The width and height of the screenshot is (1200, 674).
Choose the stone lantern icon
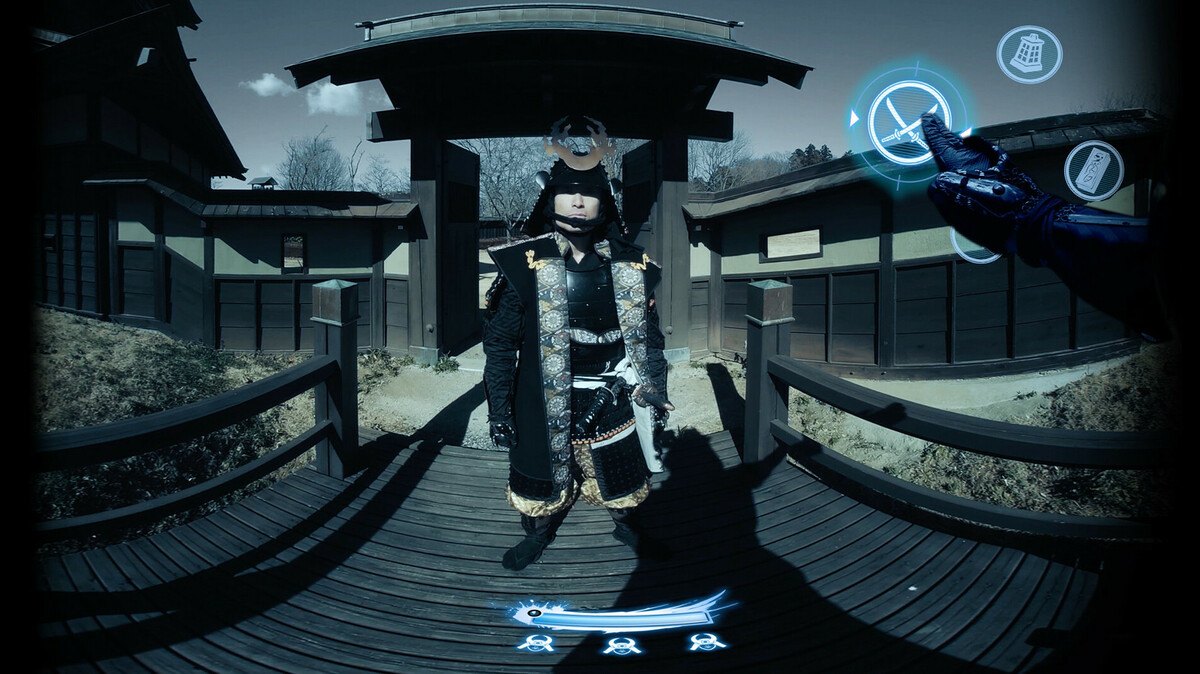(x=1028, y=54)
